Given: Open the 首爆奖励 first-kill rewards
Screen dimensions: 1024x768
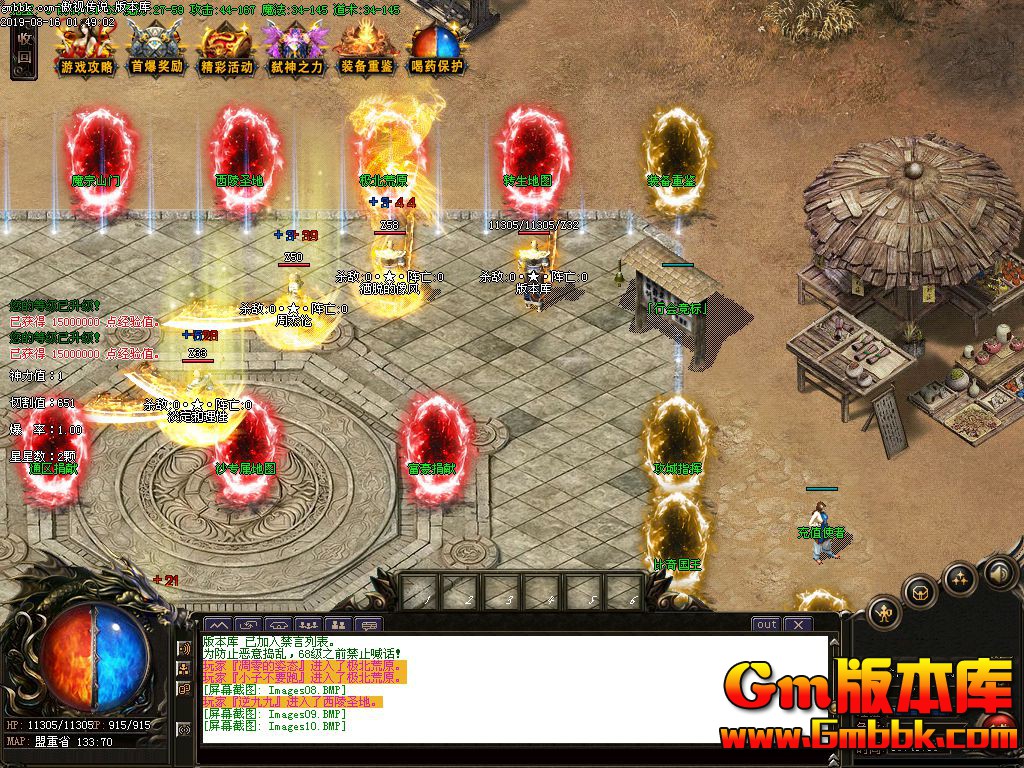Looking at the screenshot, I should 157,48.
